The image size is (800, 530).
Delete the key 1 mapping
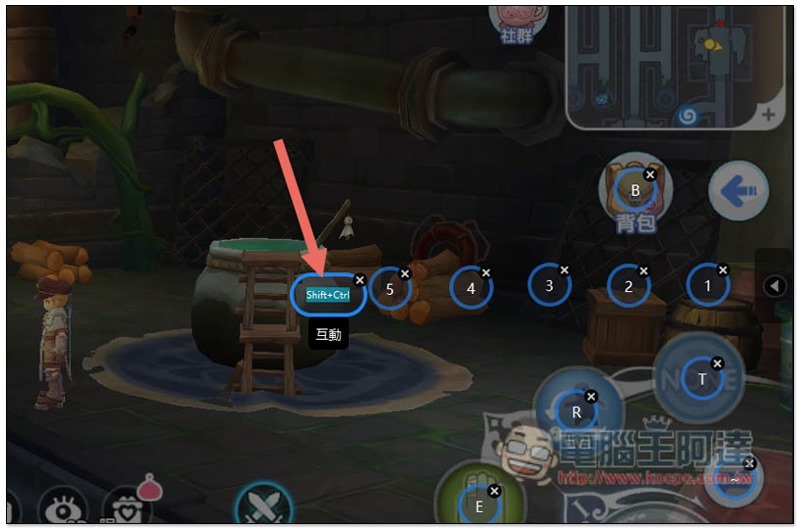(x=723, y=270)
